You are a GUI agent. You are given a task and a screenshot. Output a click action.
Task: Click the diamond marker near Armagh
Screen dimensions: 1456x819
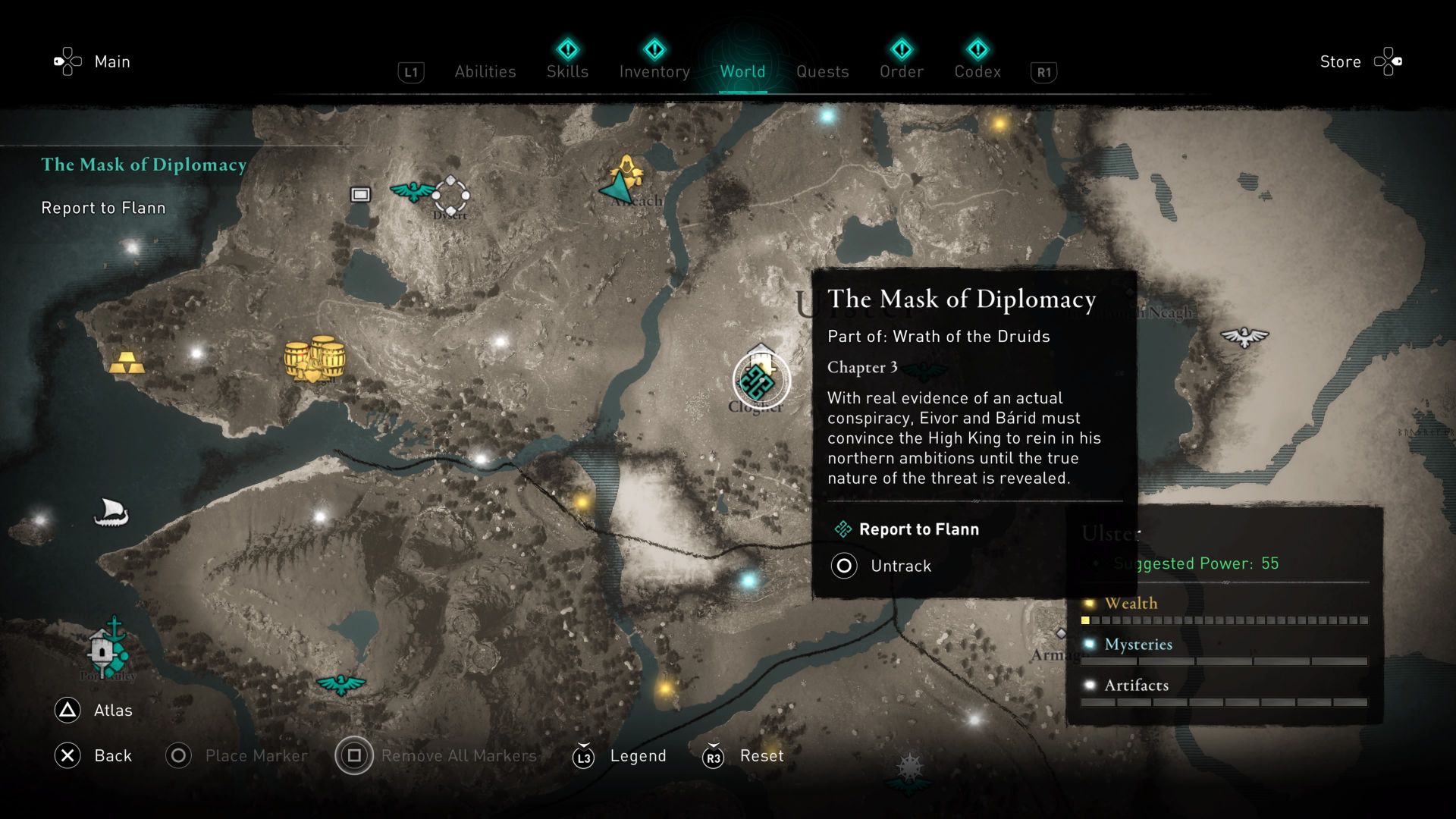click(x=1061, y=632)
